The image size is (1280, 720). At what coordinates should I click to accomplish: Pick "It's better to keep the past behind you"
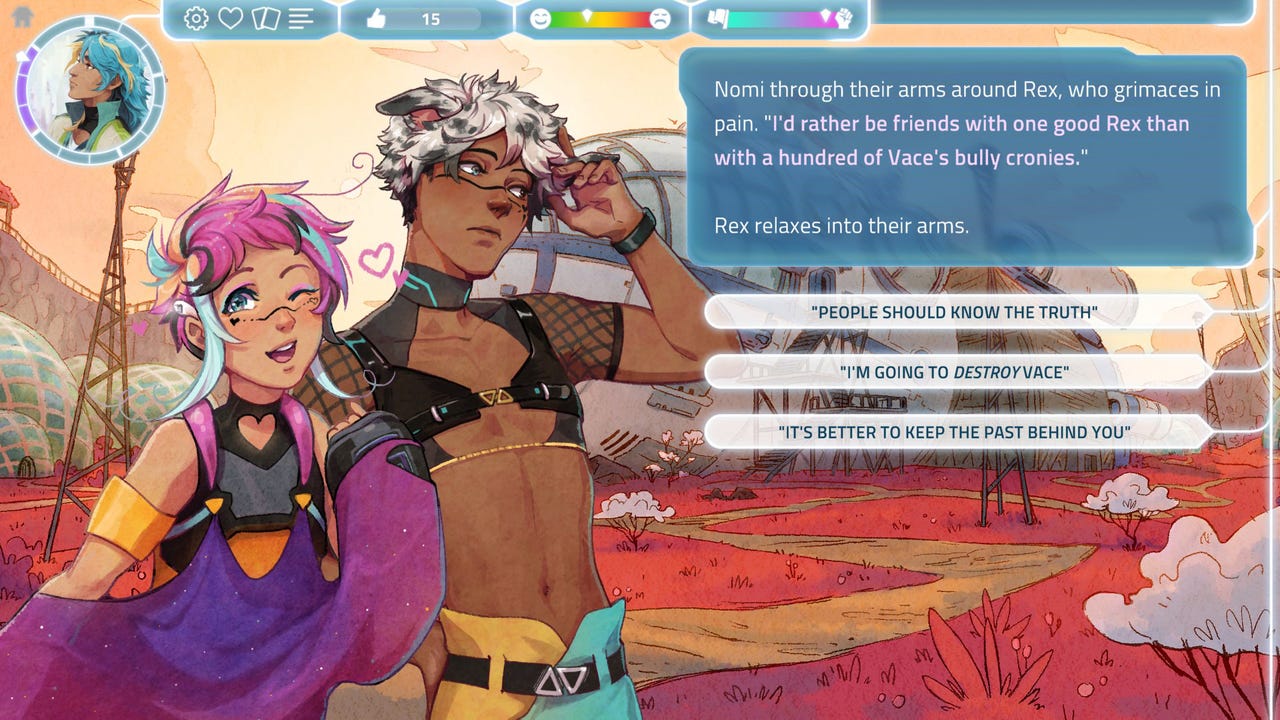click(x=955, y=432)
